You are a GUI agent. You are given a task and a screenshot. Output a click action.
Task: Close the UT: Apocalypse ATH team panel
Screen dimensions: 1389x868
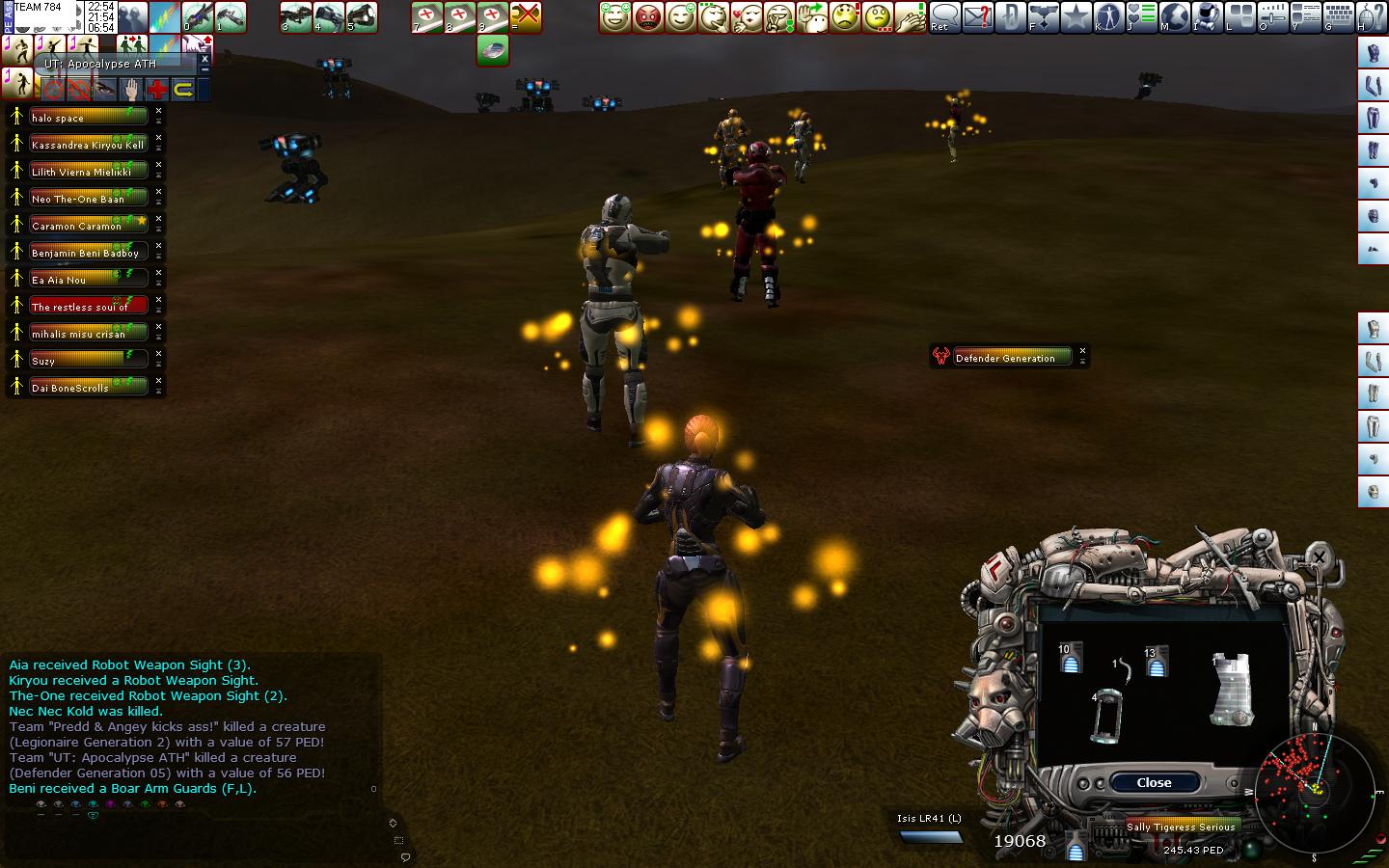click(204, 59)
